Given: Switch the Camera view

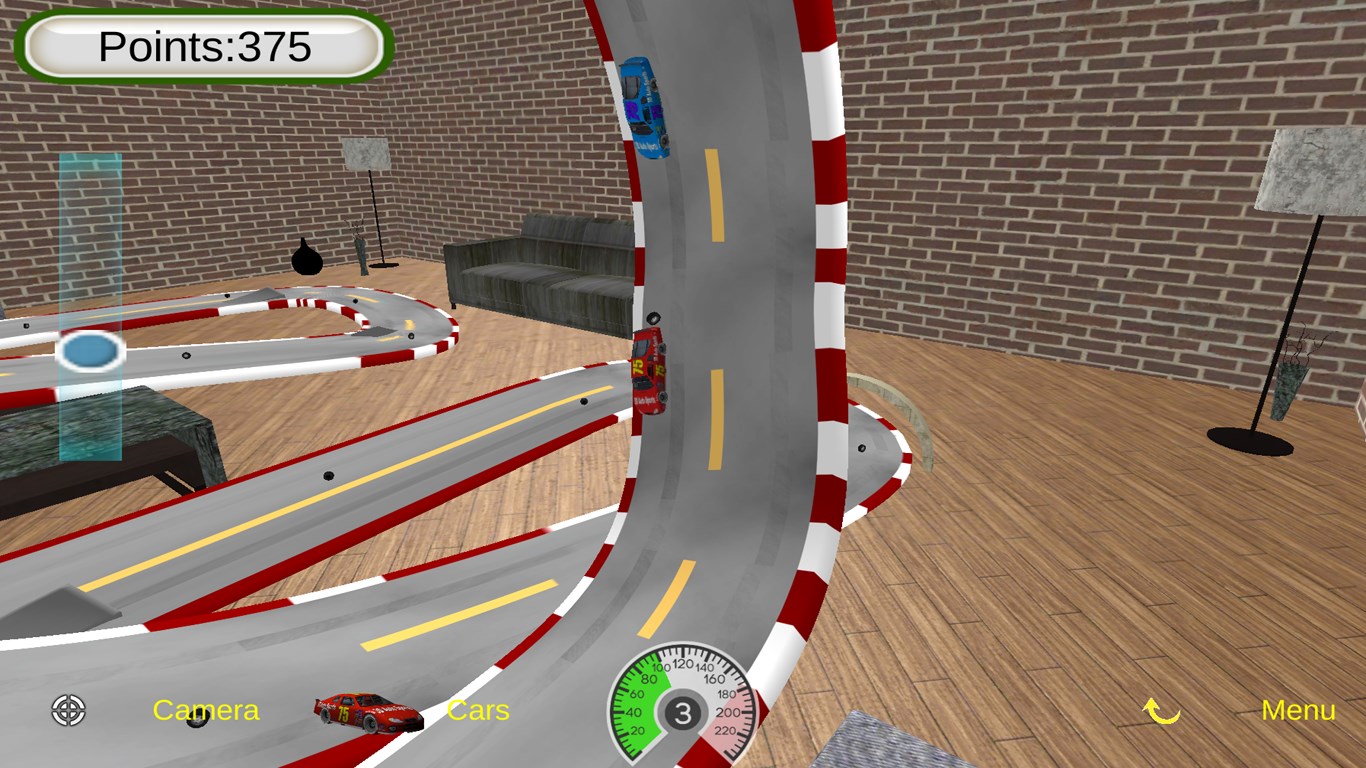Looking at the screenshot, I should [206, 710].
